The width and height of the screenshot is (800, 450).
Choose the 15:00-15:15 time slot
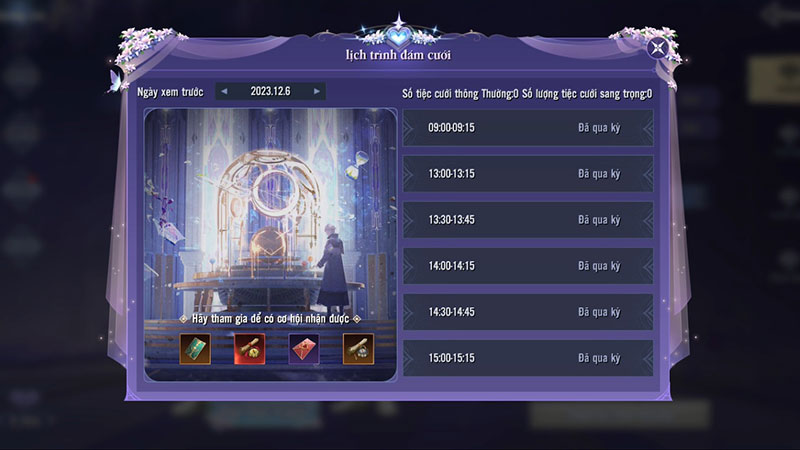[527, 358]
